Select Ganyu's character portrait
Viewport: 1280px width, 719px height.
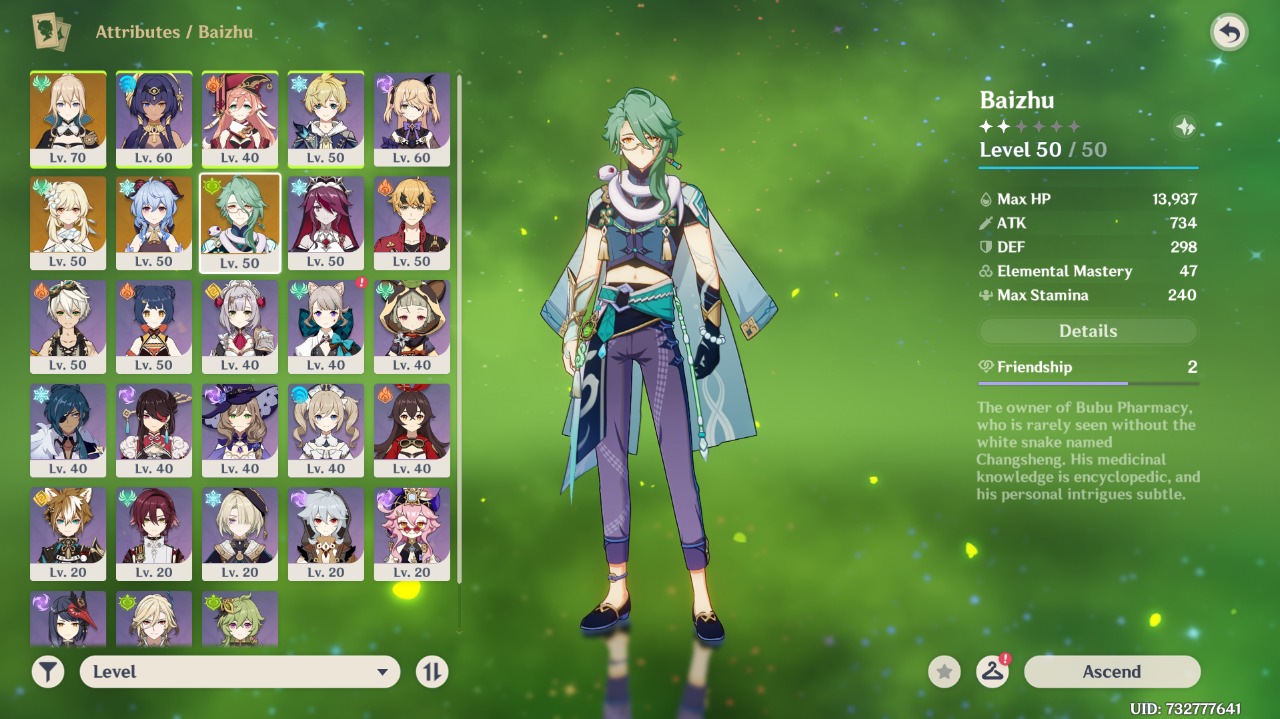click(154, 222)
